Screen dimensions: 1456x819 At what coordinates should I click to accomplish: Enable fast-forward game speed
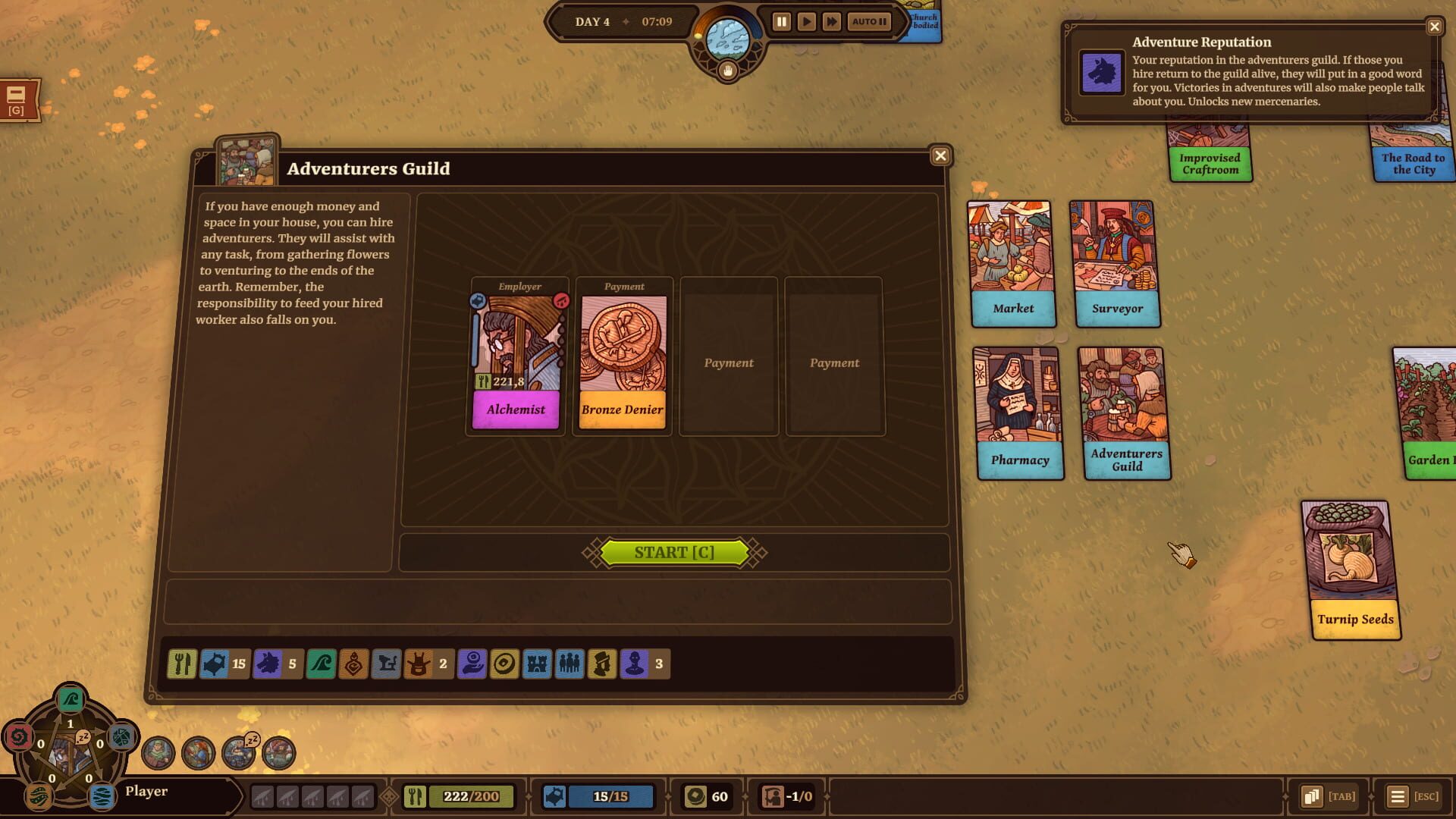[833, 21]
